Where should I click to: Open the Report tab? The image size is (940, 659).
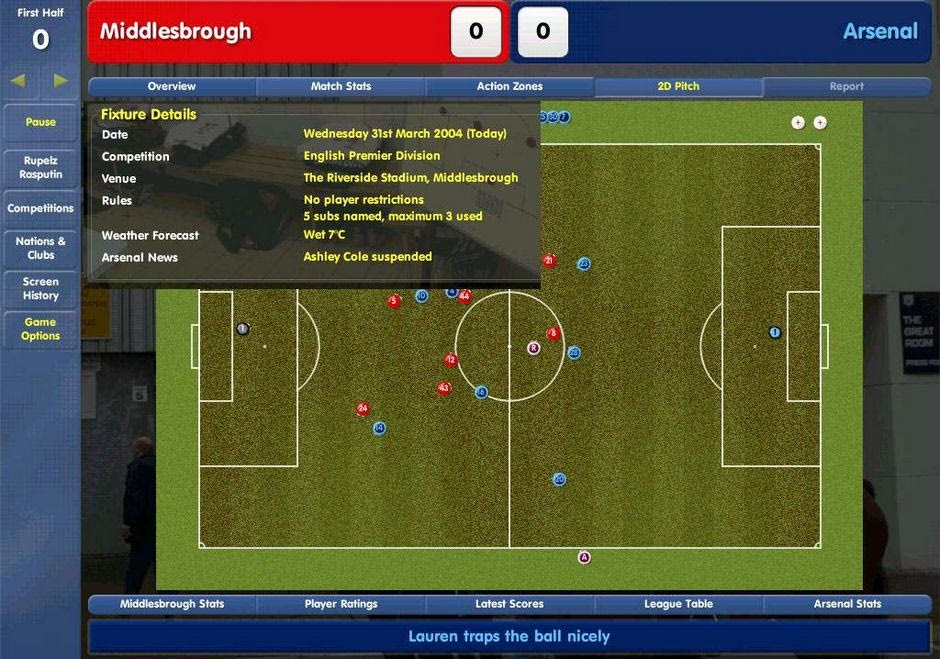pyautogui.click(x=846, y=87)
